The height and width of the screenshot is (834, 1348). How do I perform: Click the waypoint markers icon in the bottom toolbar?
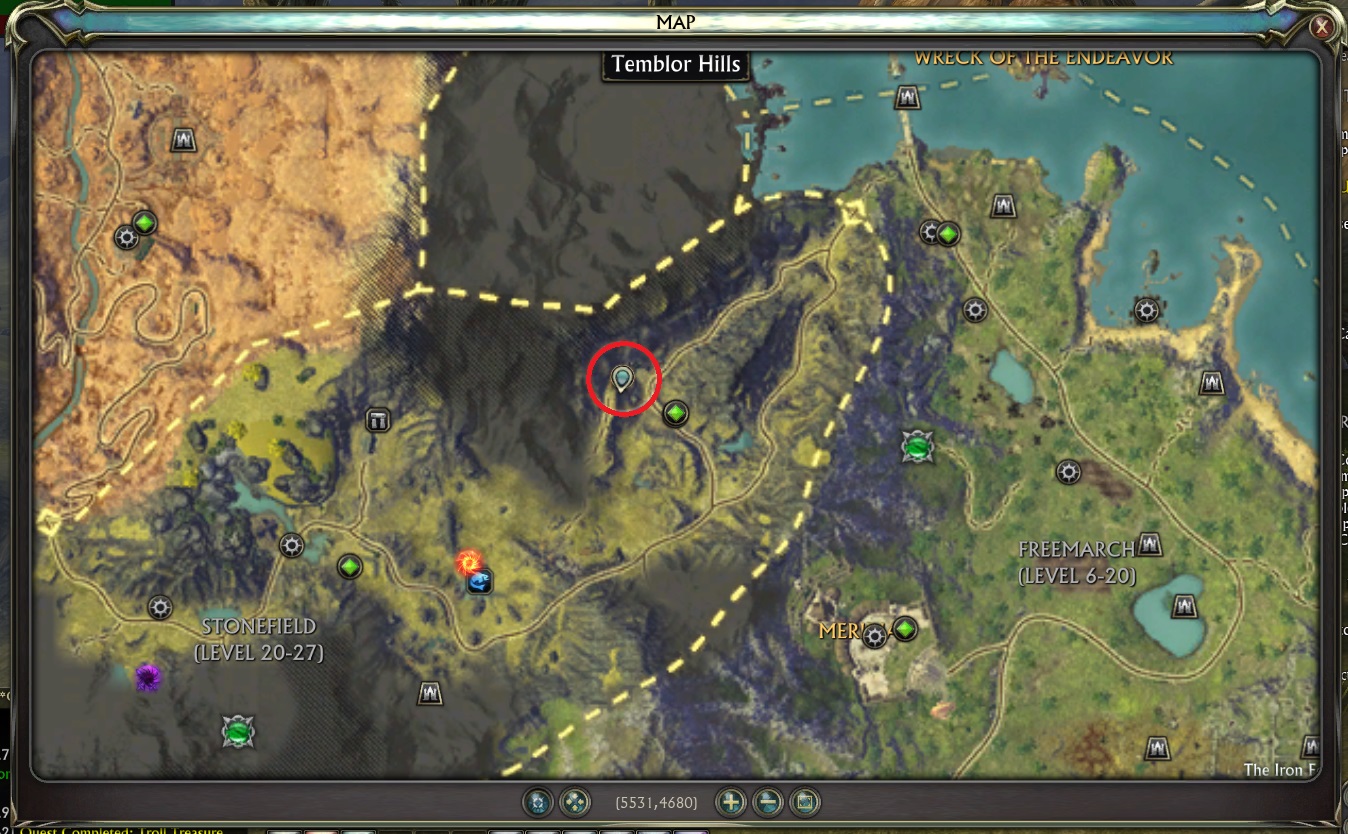573,802
